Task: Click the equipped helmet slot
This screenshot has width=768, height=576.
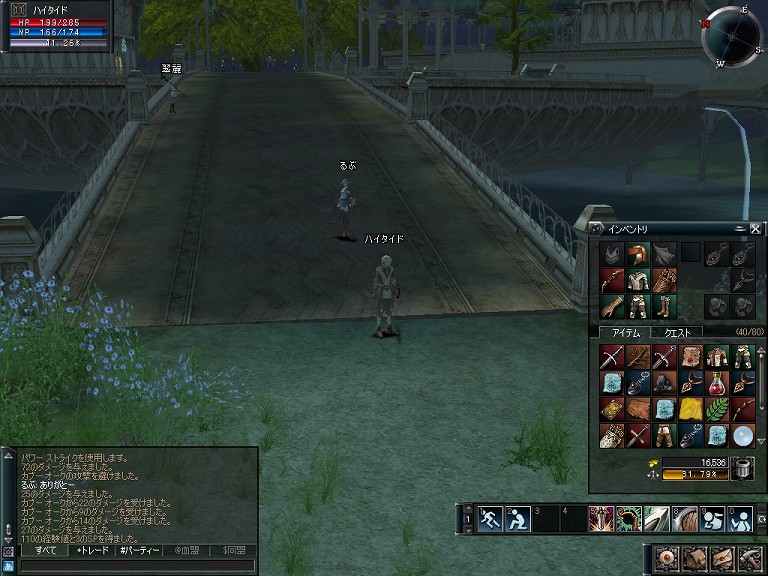Action: pos(638,253)
